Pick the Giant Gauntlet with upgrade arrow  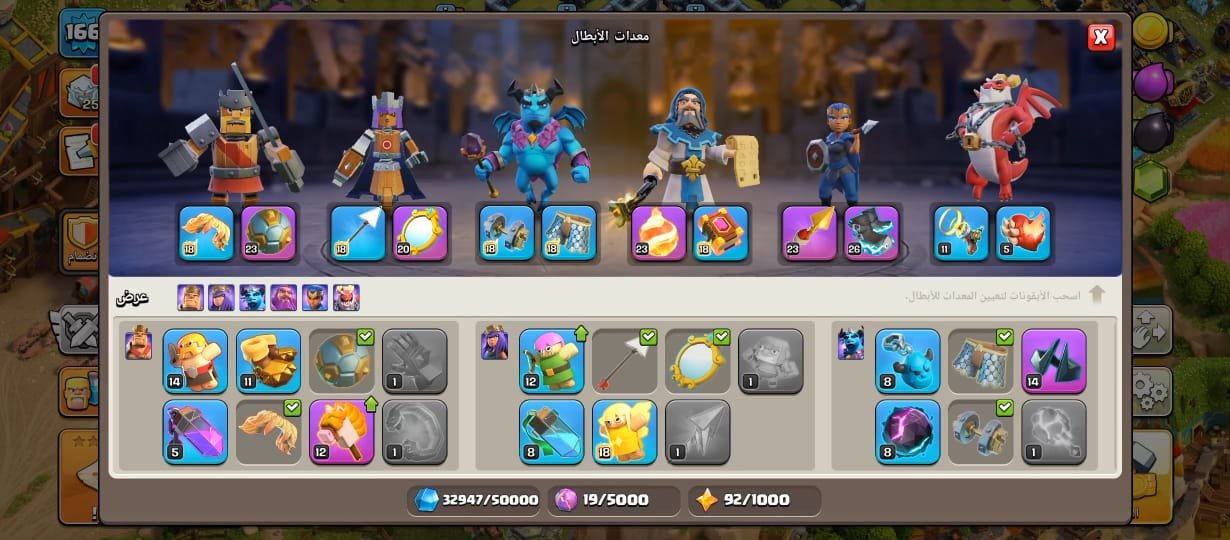tap(341, 432)
